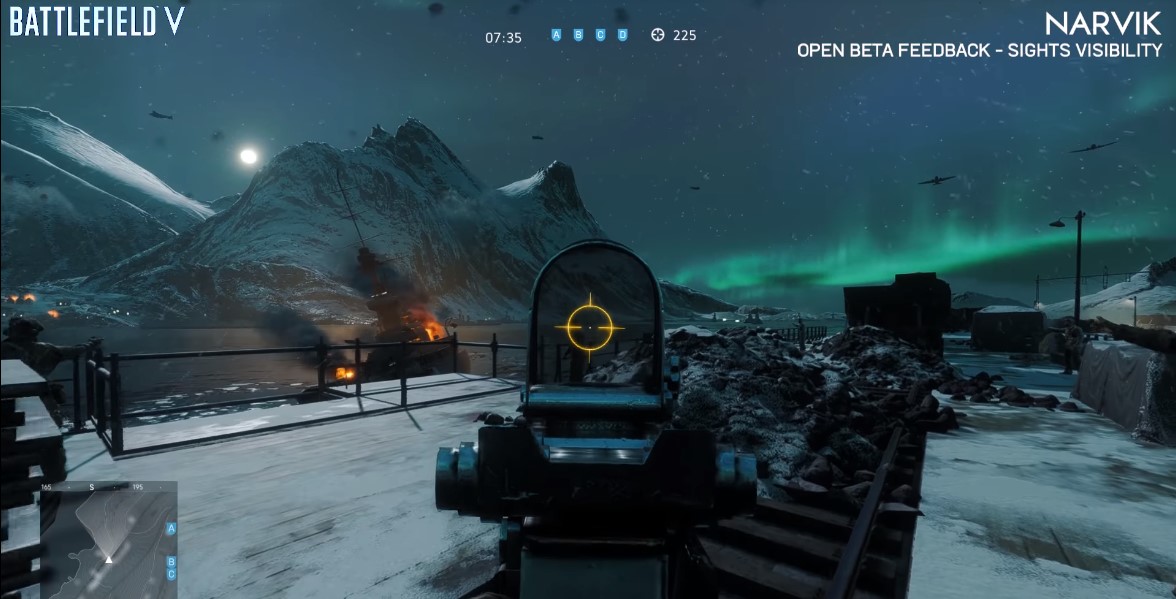This screenshot has width=1176, height=599.
Task: Click the Battlefield V logo
Action: [x=97, y=21]
